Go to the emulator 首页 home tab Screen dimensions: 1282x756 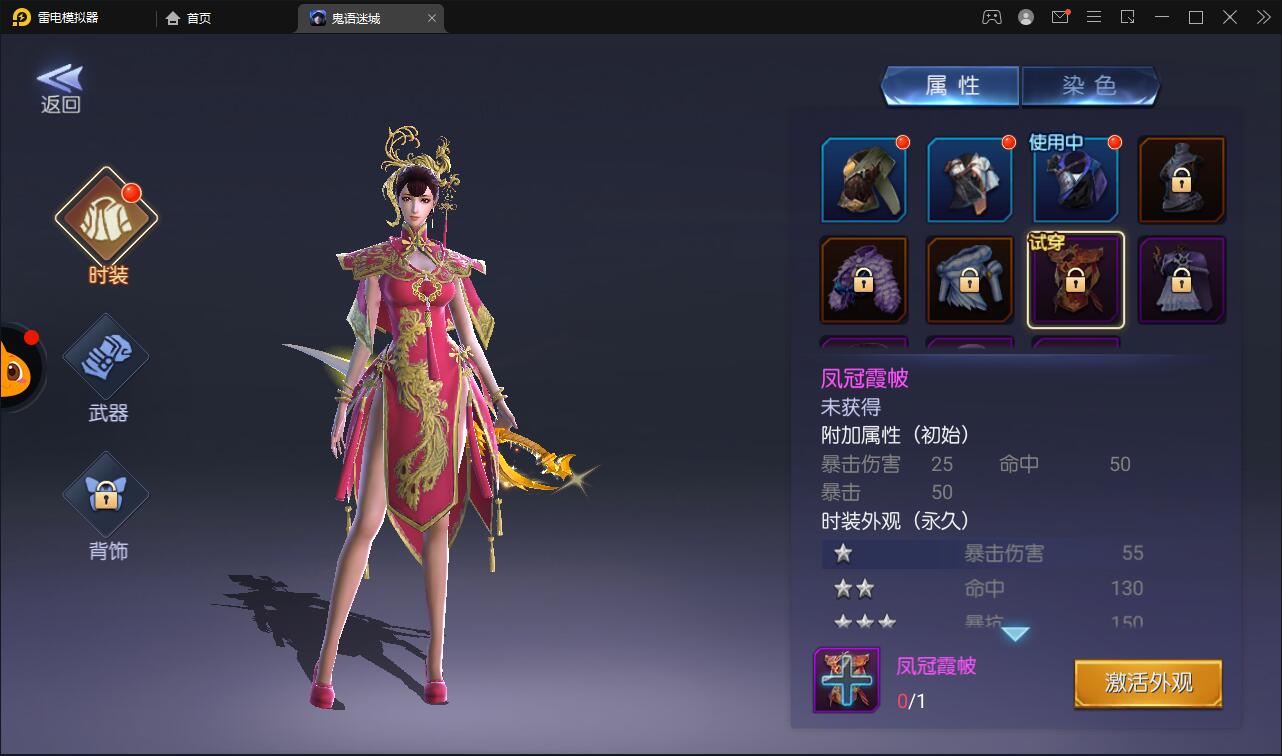click(189, 18)
